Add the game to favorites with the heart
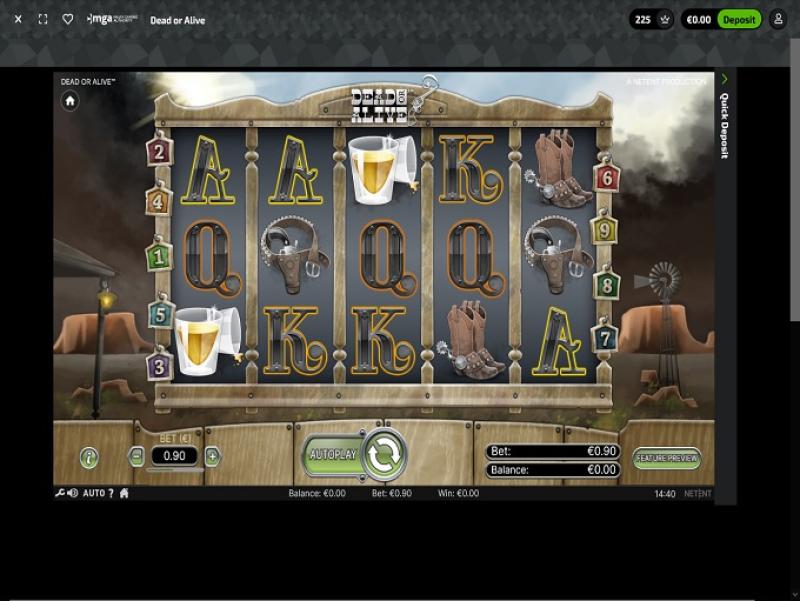This screenshot has height=601, width=800. click(68, 19)
